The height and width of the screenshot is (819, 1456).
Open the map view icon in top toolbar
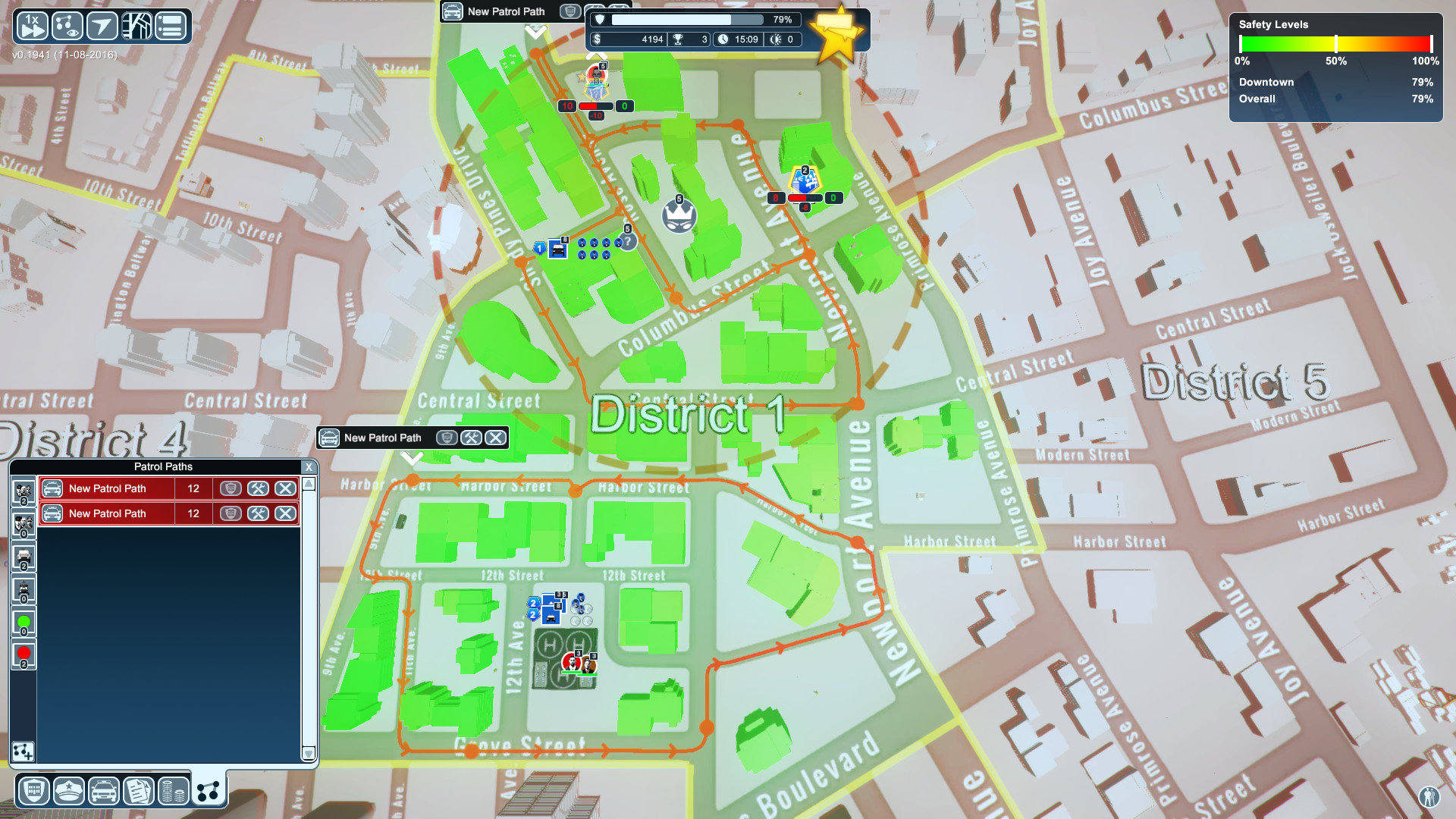136,25
